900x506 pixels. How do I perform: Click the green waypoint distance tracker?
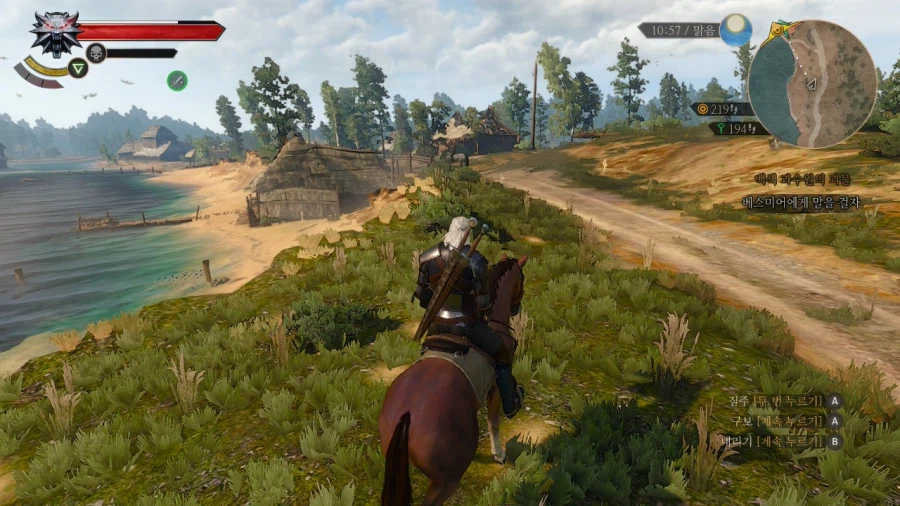(738, 128)
